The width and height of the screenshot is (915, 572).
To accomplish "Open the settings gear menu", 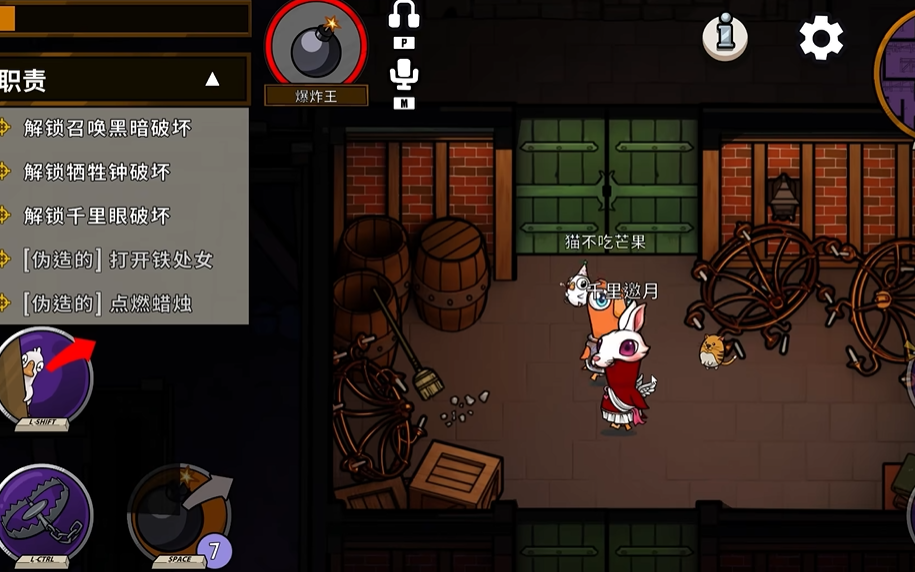I will tap(821, 39).
